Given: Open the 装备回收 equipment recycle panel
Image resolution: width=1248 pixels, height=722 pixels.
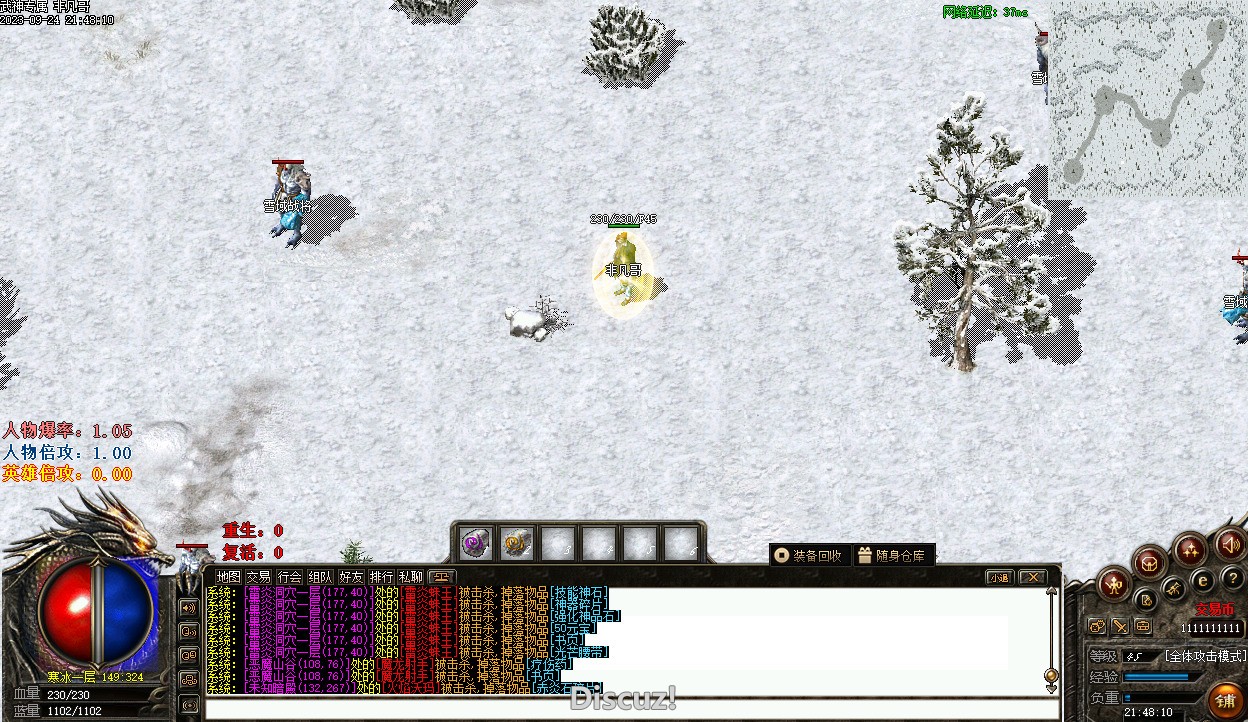Looking at the screenshot, I should [x=809, y=555].
